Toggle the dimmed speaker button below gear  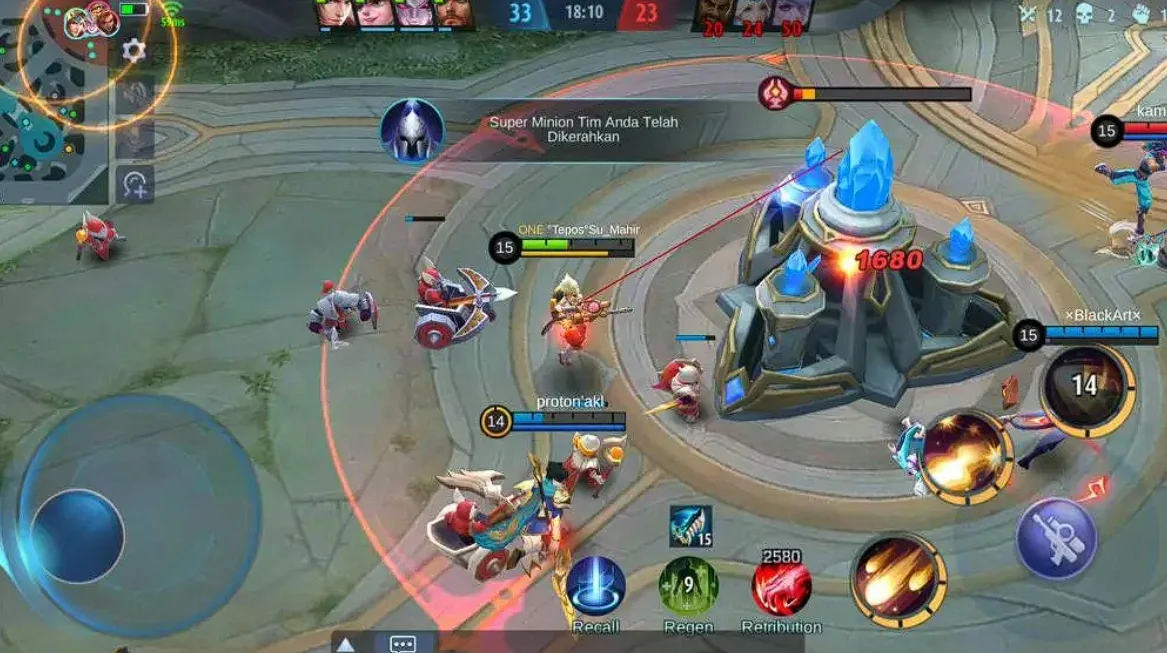tap(135, 93)
